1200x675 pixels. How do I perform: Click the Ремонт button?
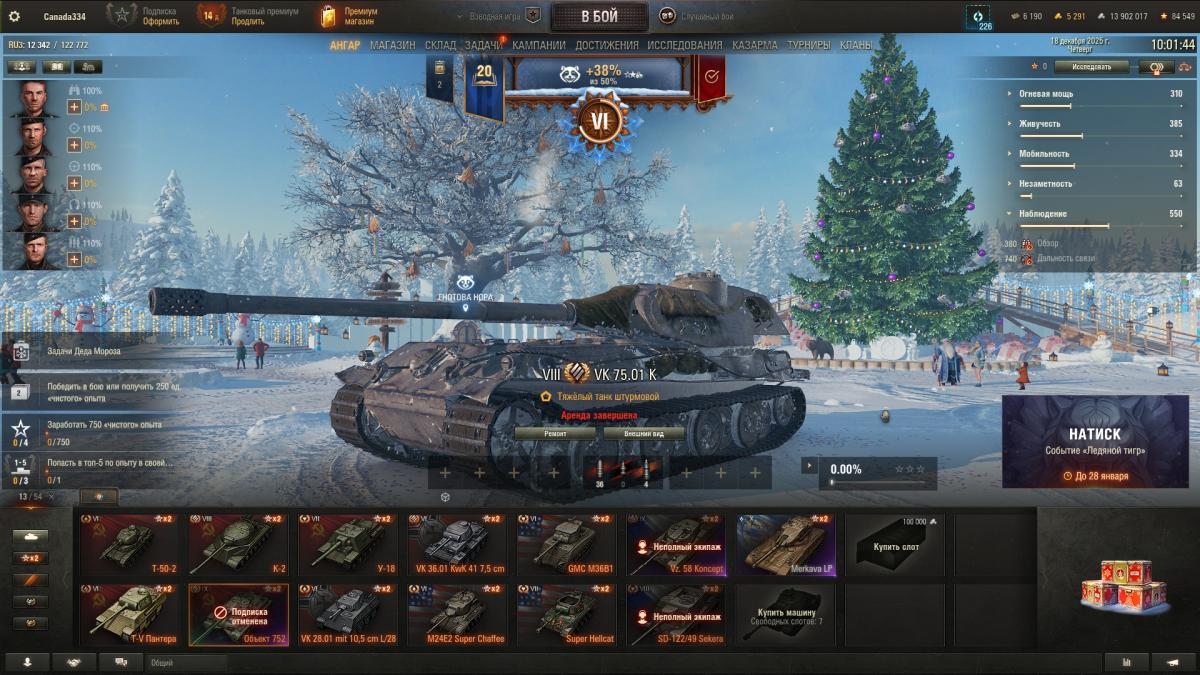[x=555, y=433]
